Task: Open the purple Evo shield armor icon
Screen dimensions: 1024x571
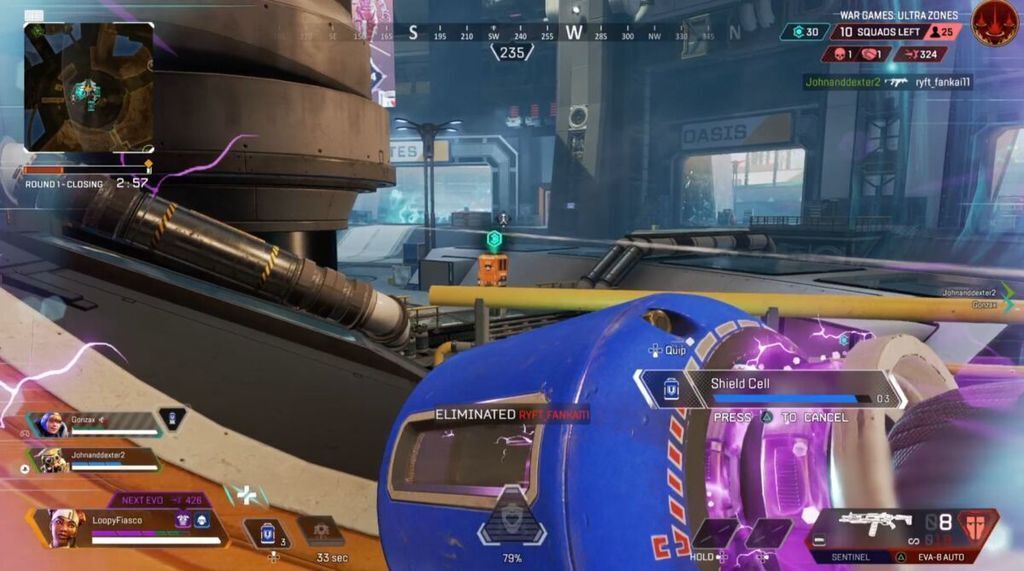Action: pos(183,520)
